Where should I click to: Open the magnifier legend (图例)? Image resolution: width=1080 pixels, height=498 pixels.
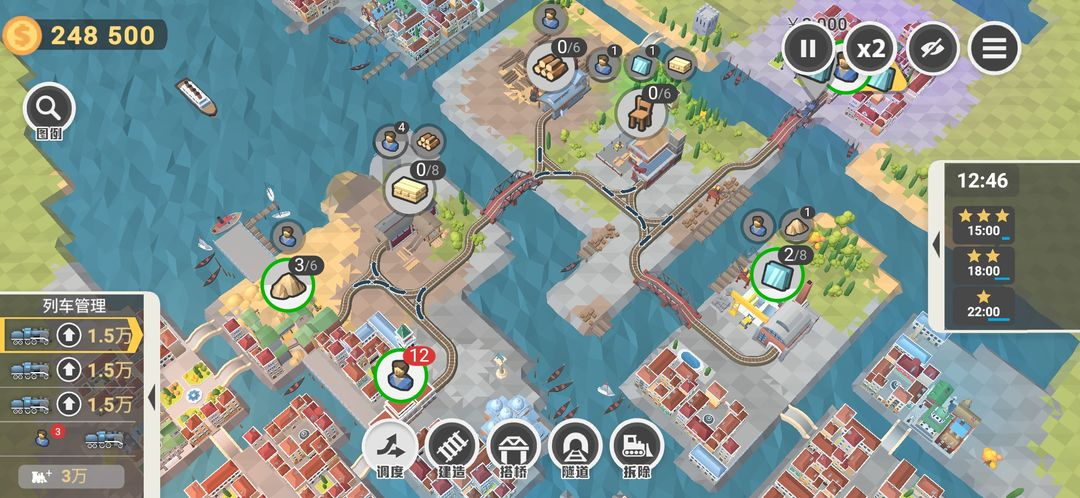point(49,108)
